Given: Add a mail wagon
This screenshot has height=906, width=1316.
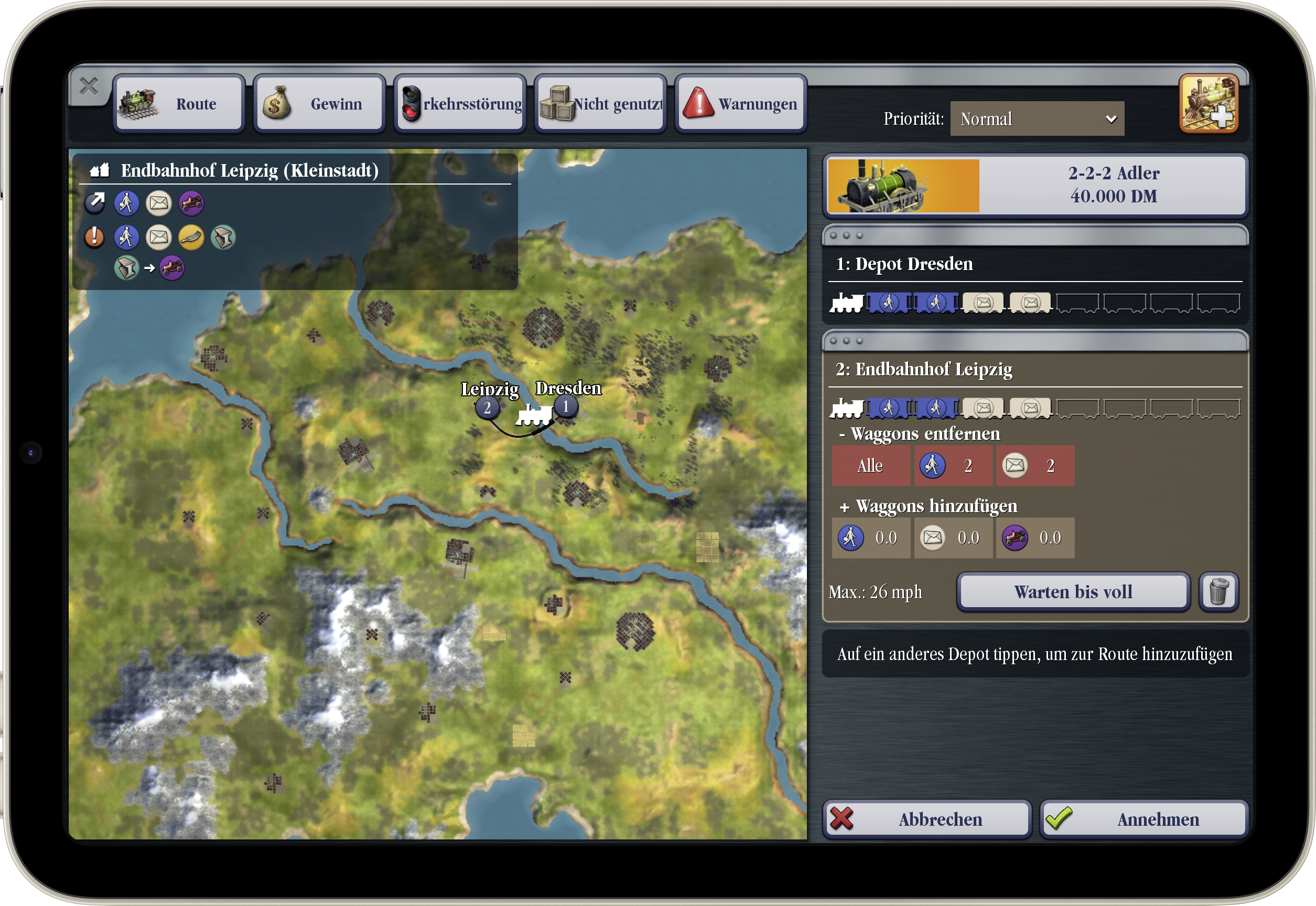Looking at the screenshot, I should point(952,537).
